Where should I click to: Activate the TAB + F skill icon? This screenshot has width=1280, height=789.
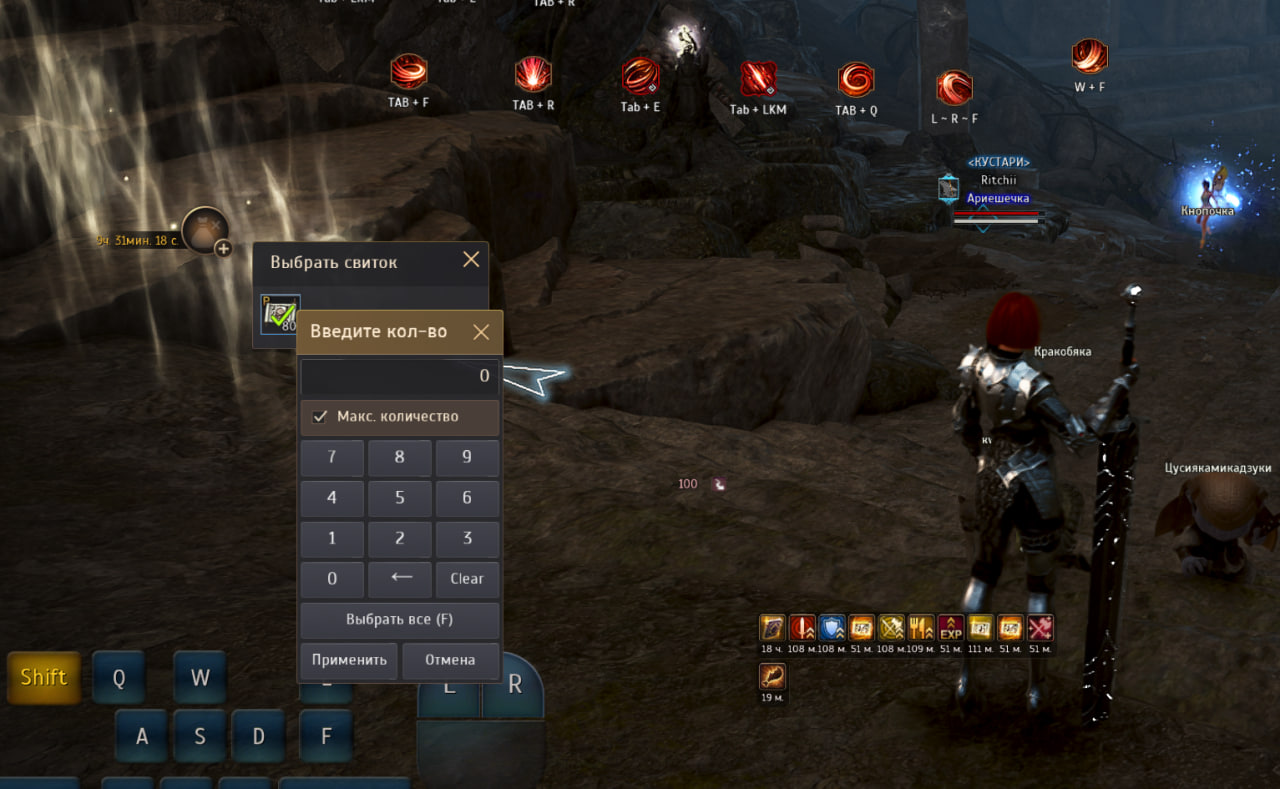point(408,73)
